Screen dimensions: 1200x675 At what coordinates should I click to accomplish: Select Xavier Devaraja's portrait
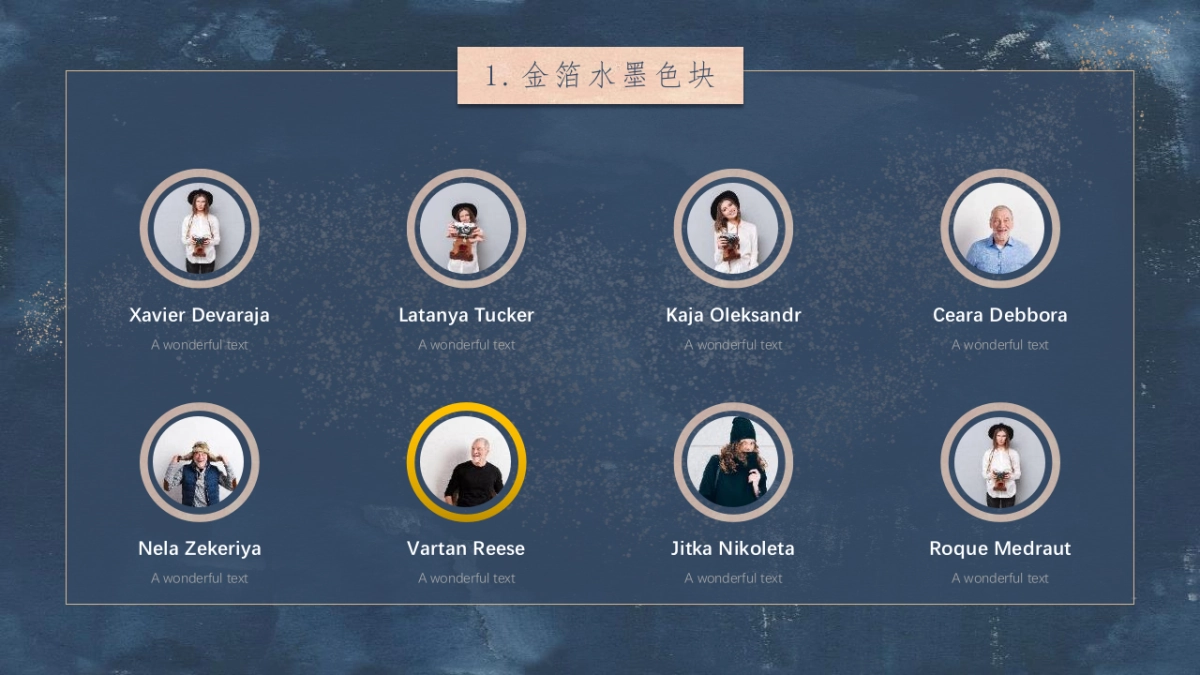pyautogui.click(x=200, y=229)
